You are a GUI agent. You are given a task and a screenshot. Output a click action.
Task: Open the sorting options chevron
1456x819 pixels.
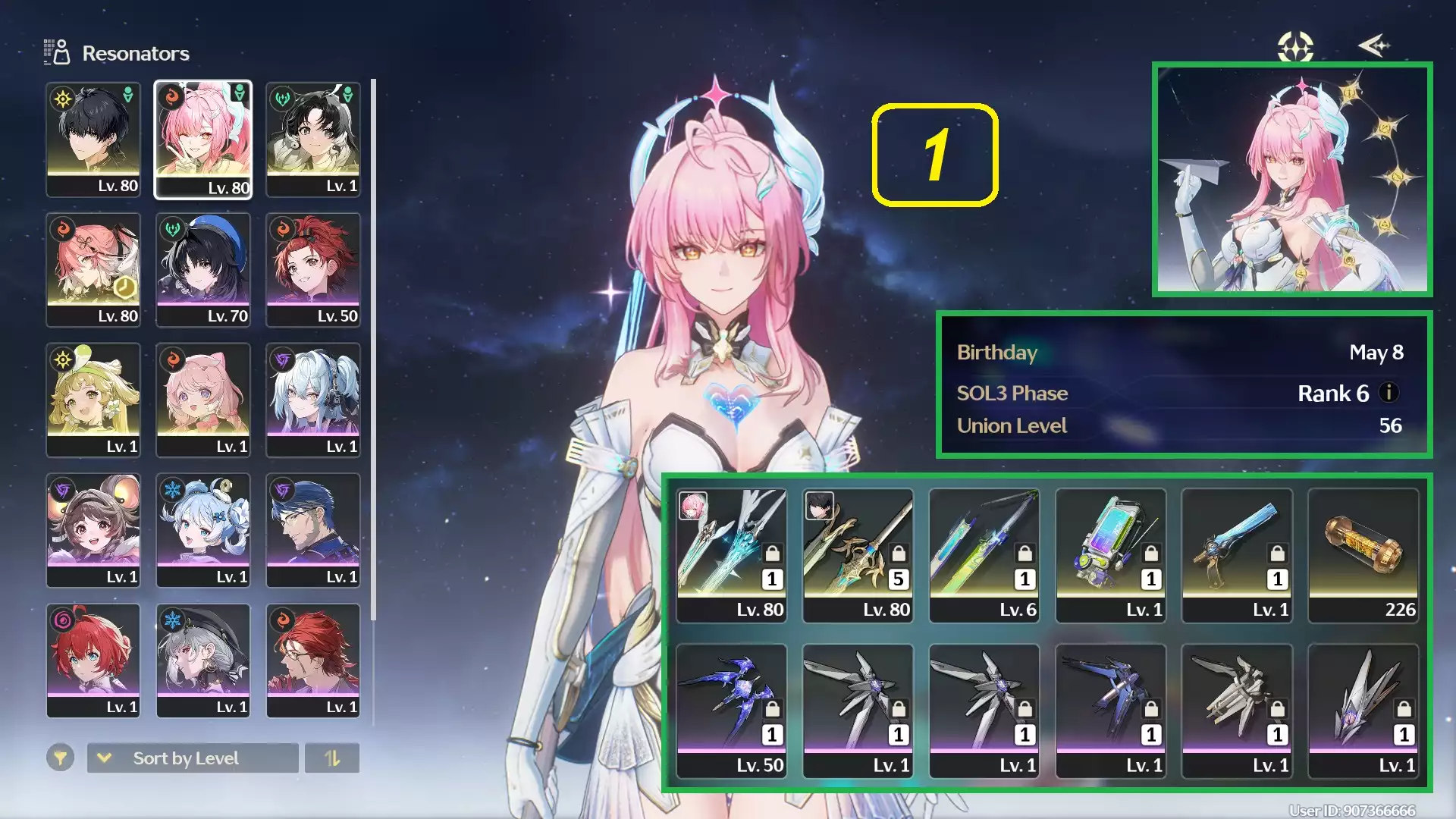click(106, 758)
